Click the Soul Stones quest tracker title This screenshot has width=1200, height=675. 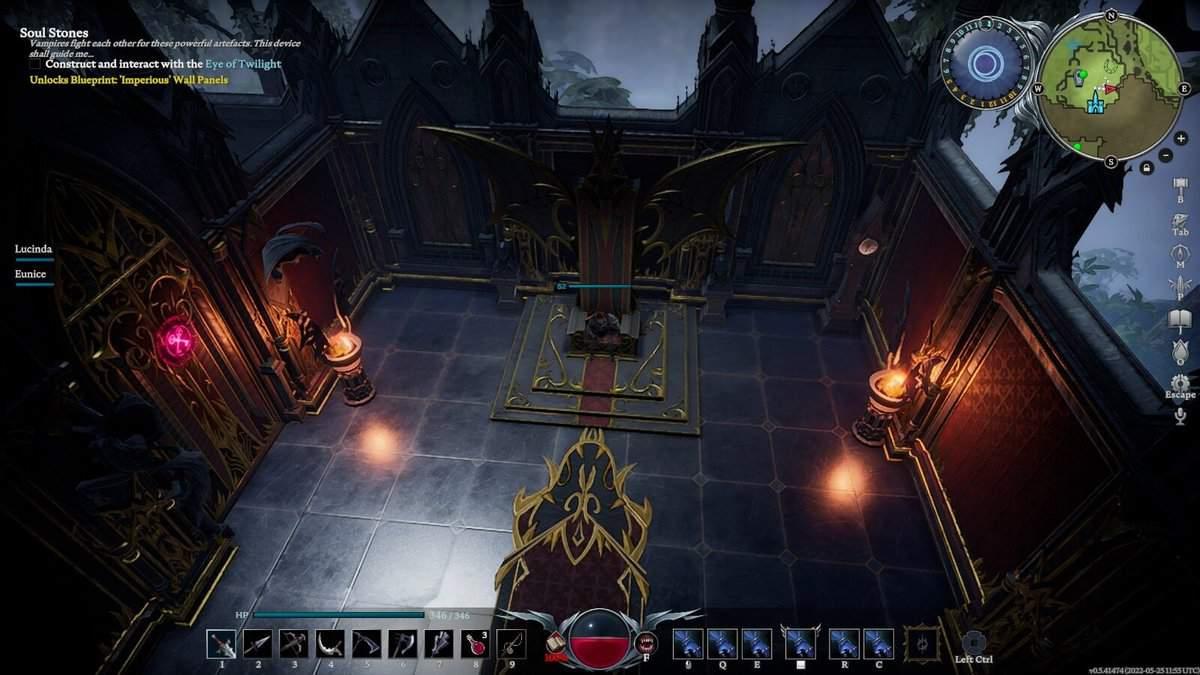(54, 33)
